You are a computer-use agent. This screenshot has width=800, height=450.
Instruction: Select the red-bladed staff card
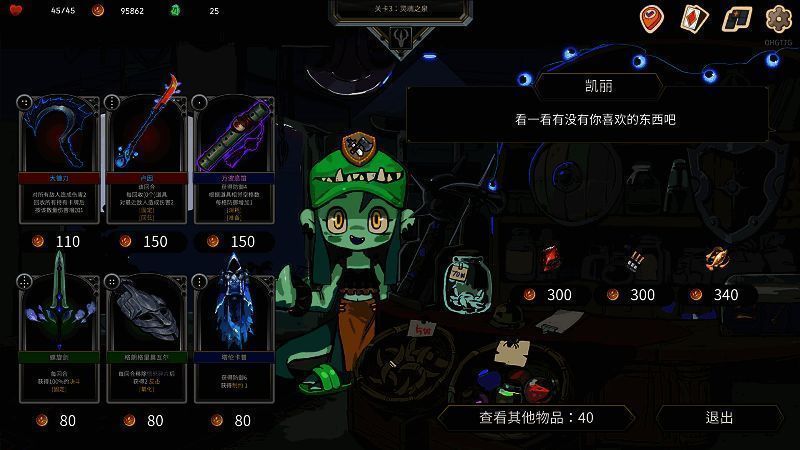(x=146, y=160)
